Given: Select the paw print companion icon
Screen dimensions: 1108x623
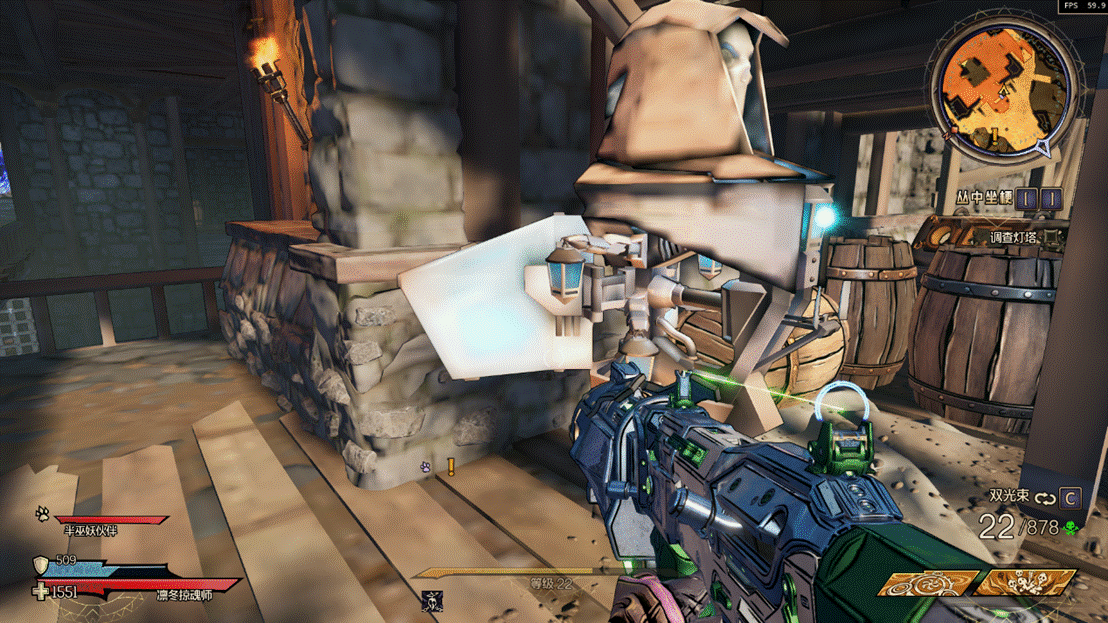Looking at the screenshot, I should tap(43, 514).
